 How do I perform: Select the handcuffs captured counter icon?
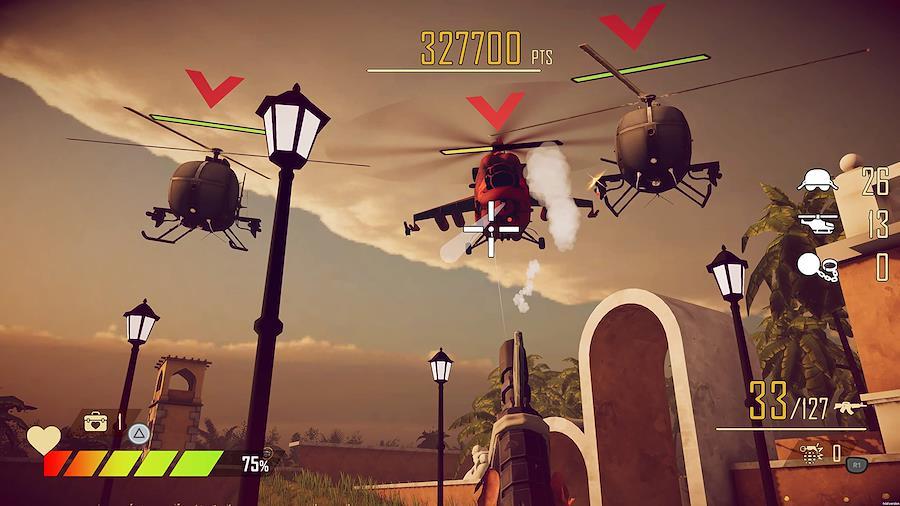coord(820,266)
